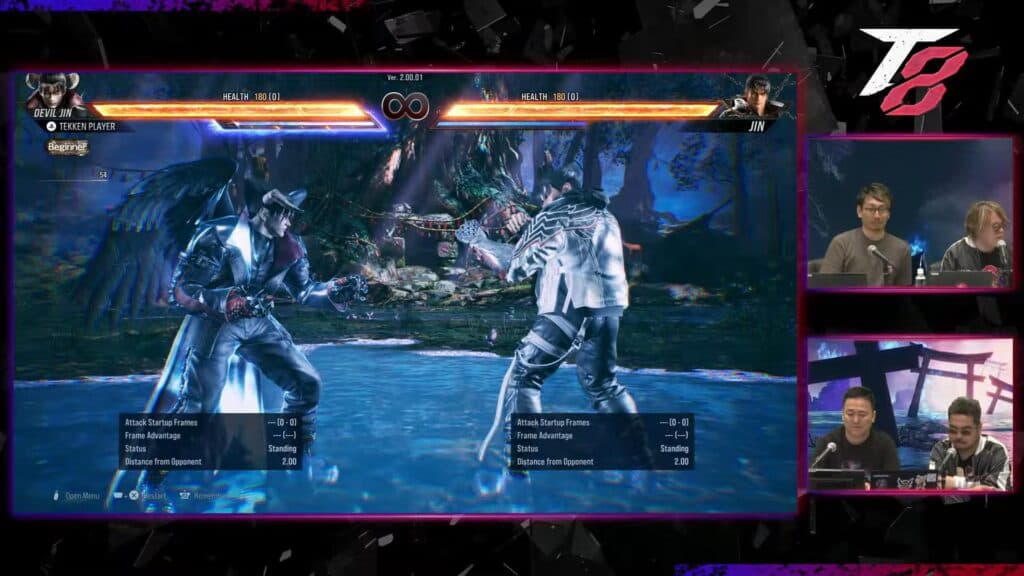The height and width of the screenshot is (576, 1024).
Task: Select the lower commentators webcam feed
Action: click(x=910, y=414)
